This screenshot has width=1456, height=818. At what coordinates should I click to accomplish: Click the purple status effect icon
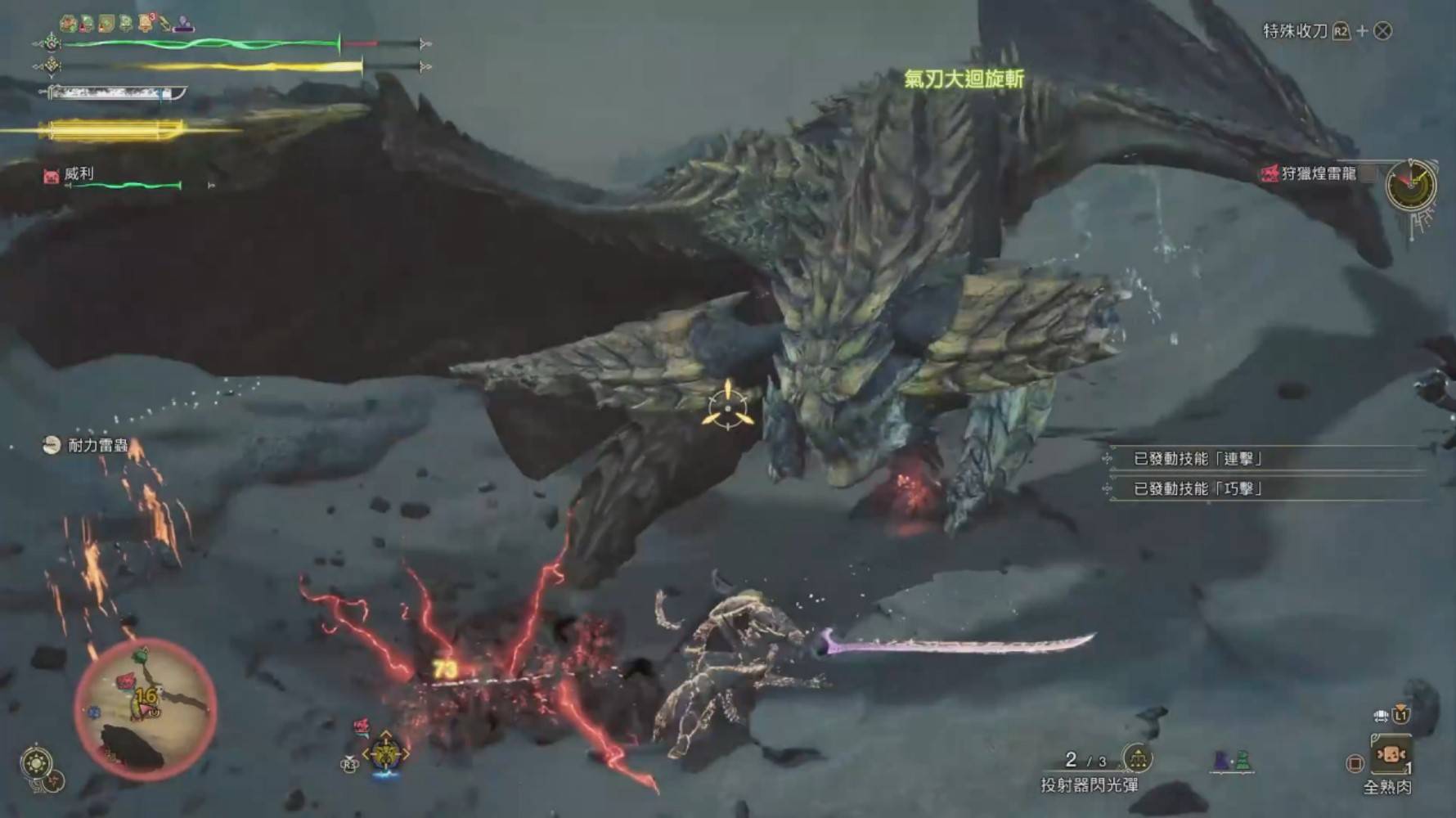pyautogui.click(x=185, y=24)
